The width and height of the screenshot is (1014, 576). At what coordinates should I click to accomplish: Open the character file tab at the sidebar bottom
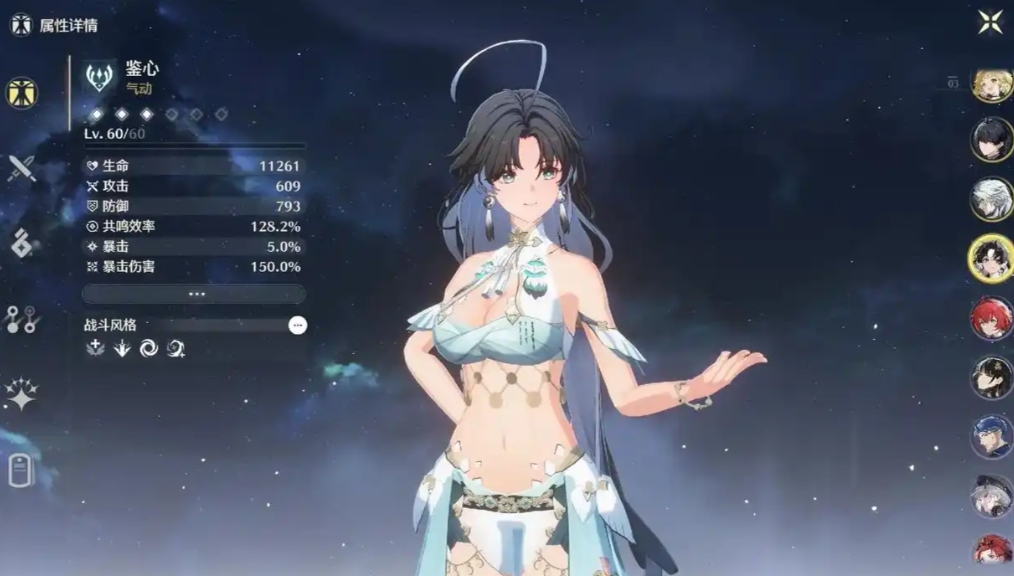coord(21,469)
